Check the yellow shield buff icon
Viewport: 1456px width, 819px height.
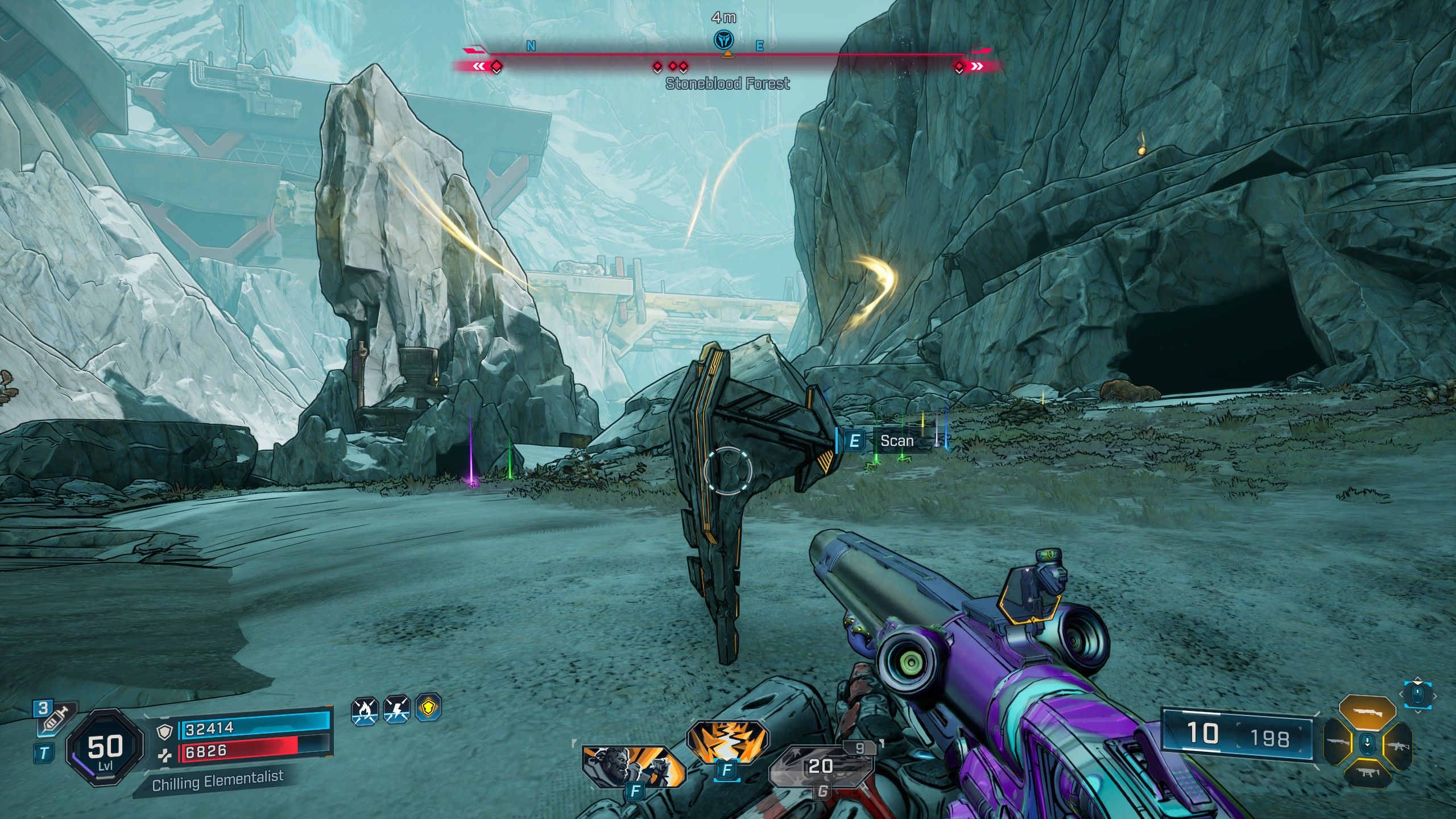pos(428,709)
